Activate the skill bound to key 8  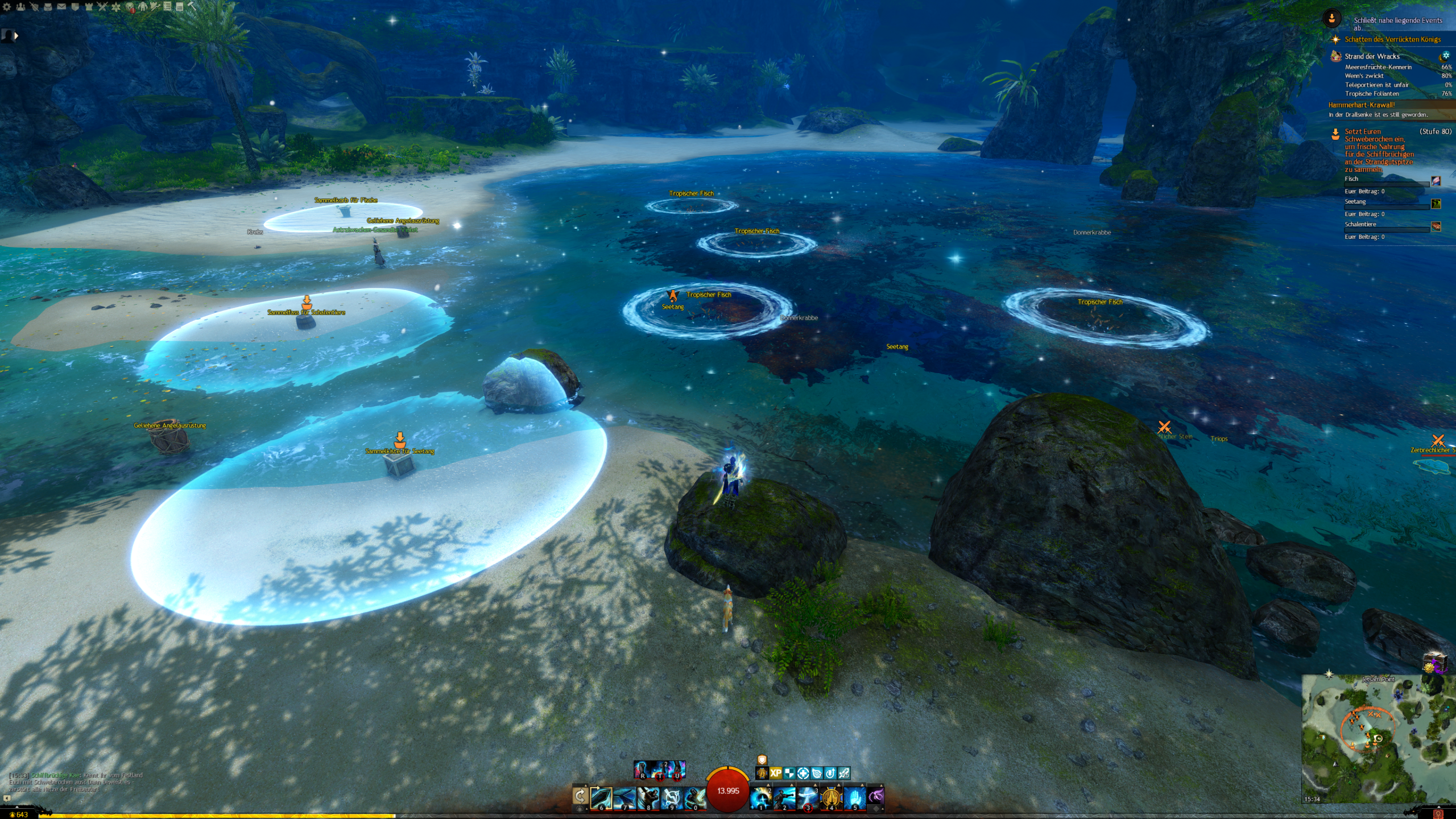pos(648,798)
